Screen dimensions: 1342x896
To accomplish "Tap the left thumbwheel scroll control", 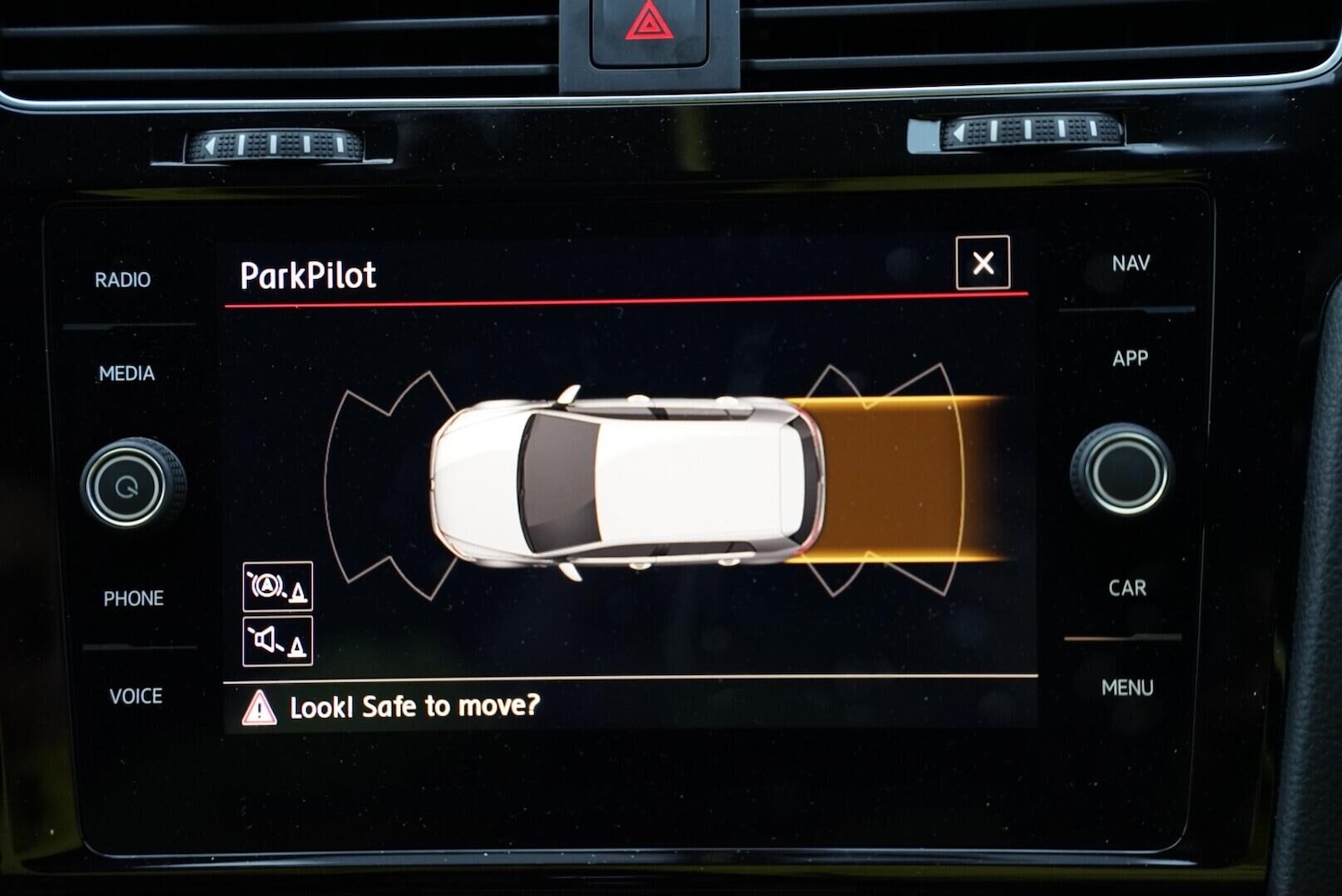I will coord(277,143).
